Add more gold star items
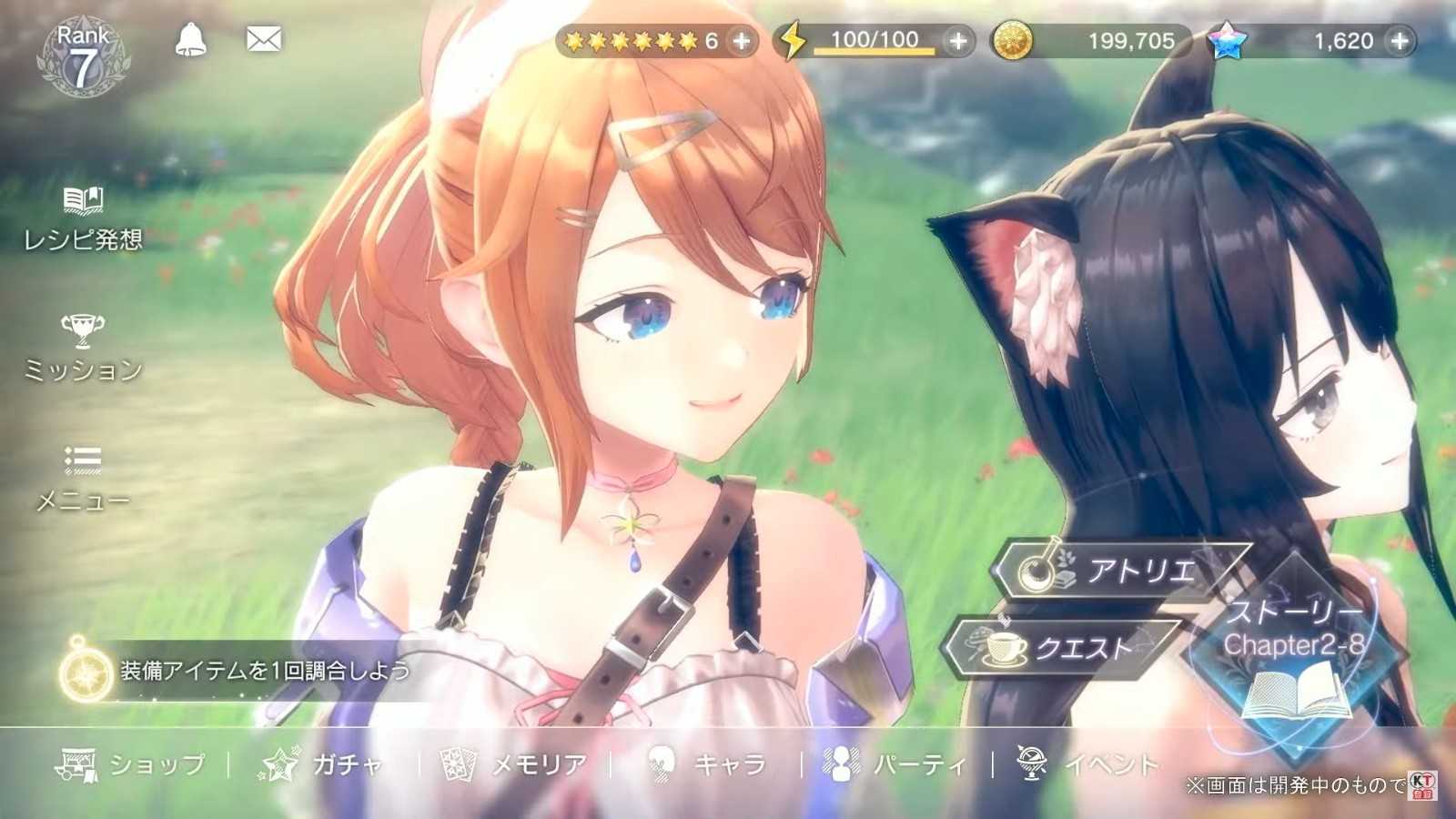The width and height of the screenshot is (1456, 819). point(743,41)
